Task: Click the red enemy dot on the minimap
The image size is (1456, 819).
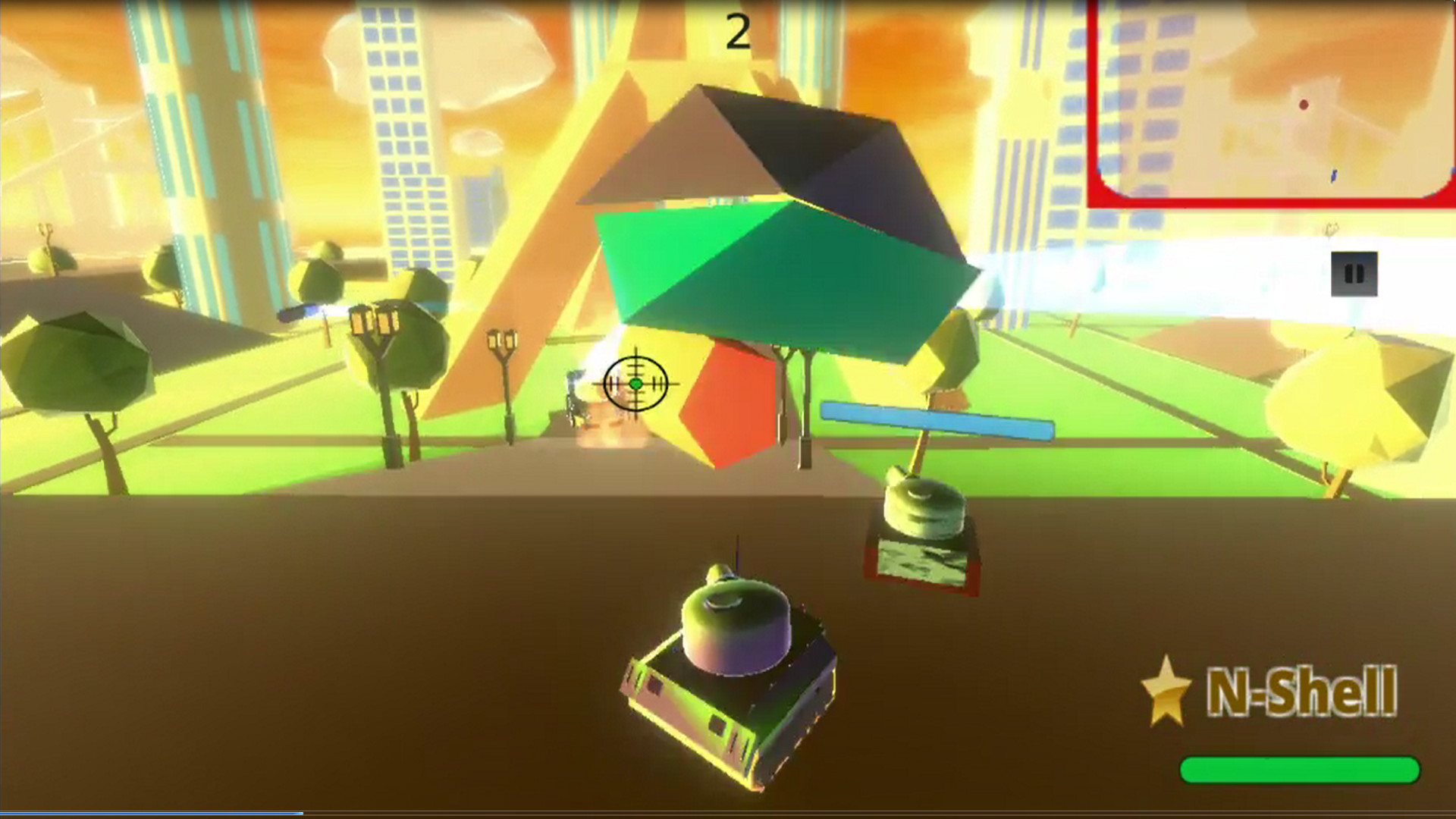Action: tap(1304, 105)
